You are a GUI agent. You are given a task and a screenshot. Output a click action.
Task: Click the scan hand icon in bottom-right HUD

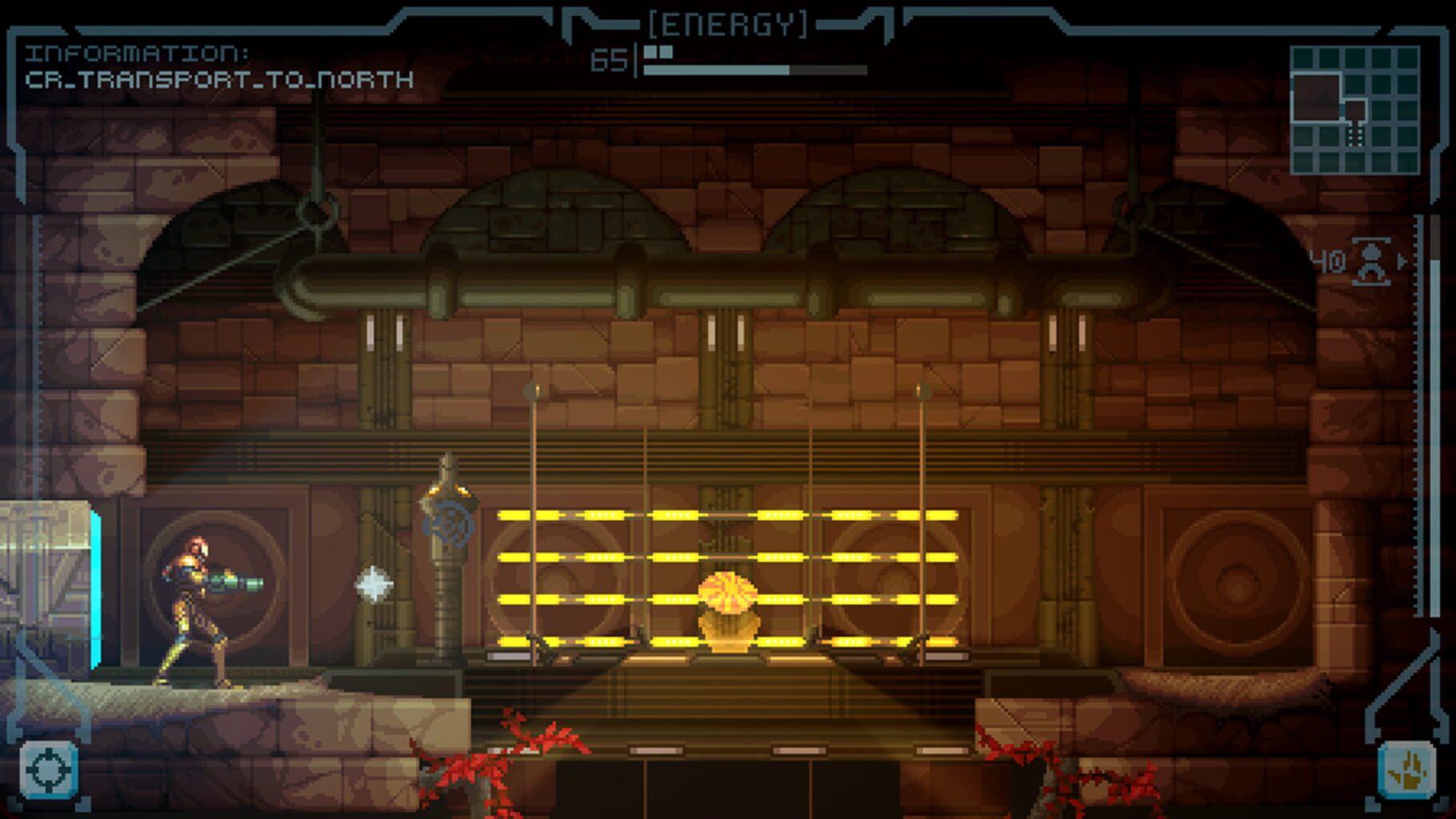(x=1406, y=769)
